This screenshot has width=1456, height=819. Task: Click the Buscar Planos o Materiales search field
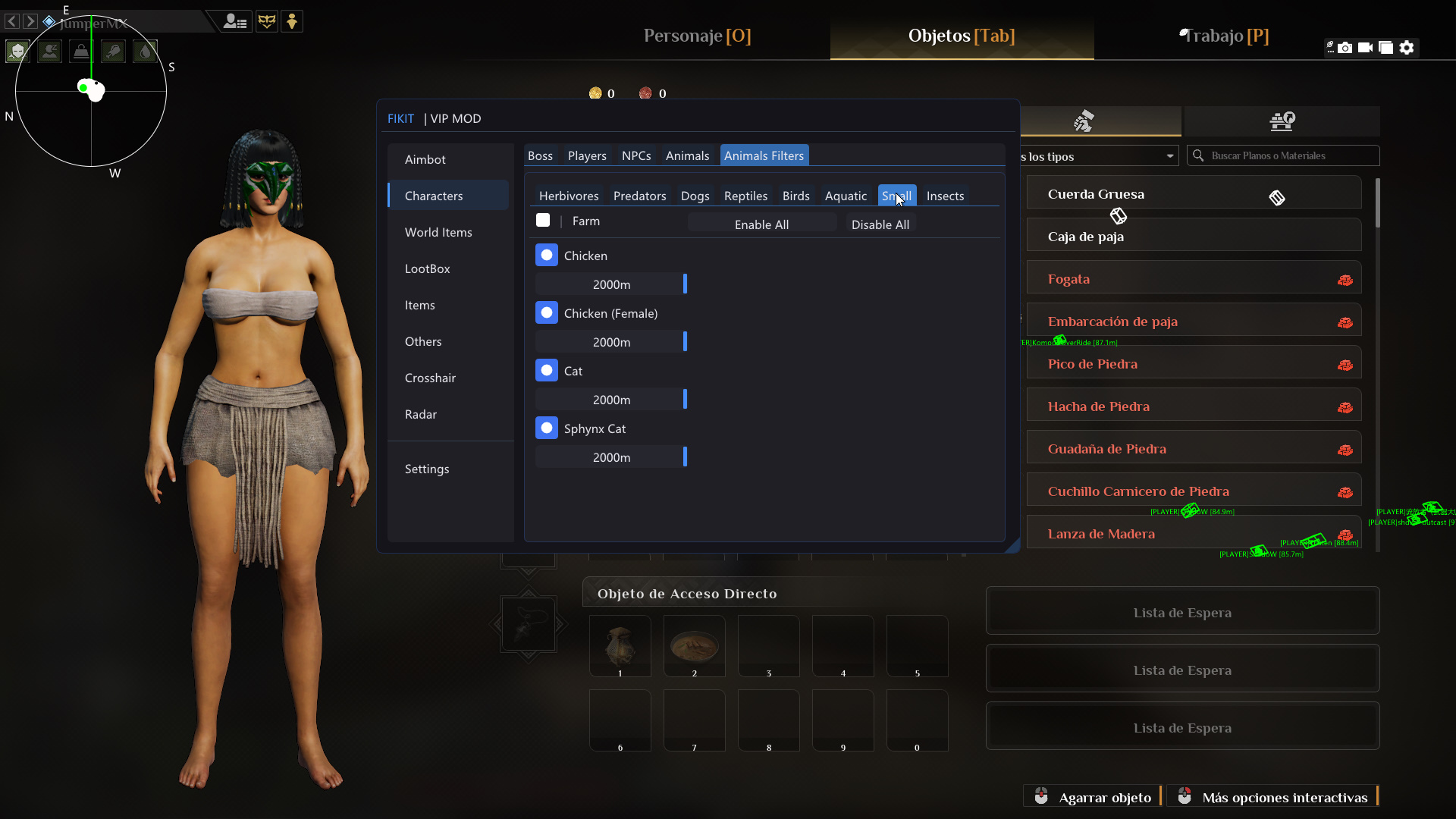[1284, 155]
